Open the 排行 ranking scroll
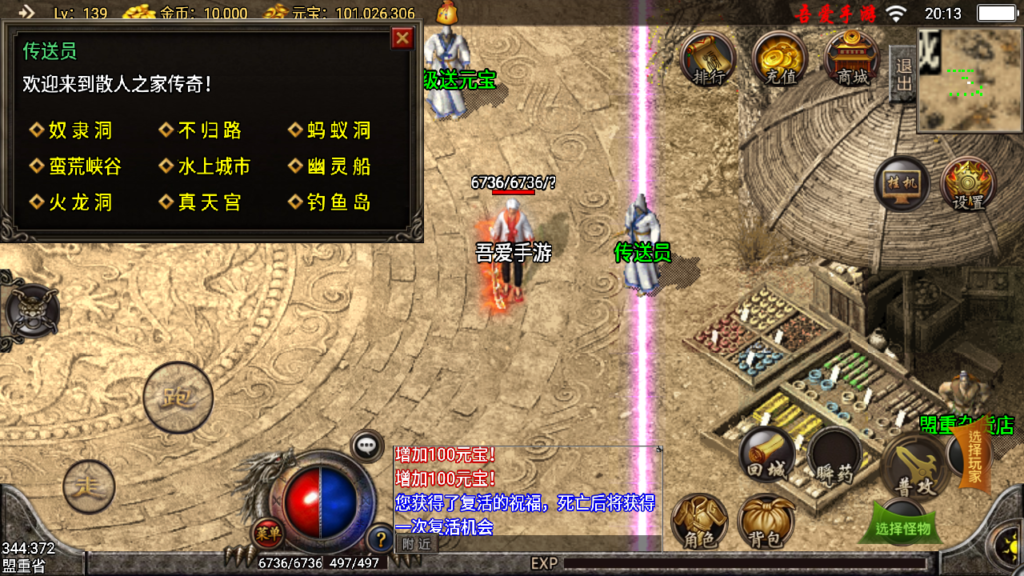The image size is (1024, 576). tap(707, 60)
